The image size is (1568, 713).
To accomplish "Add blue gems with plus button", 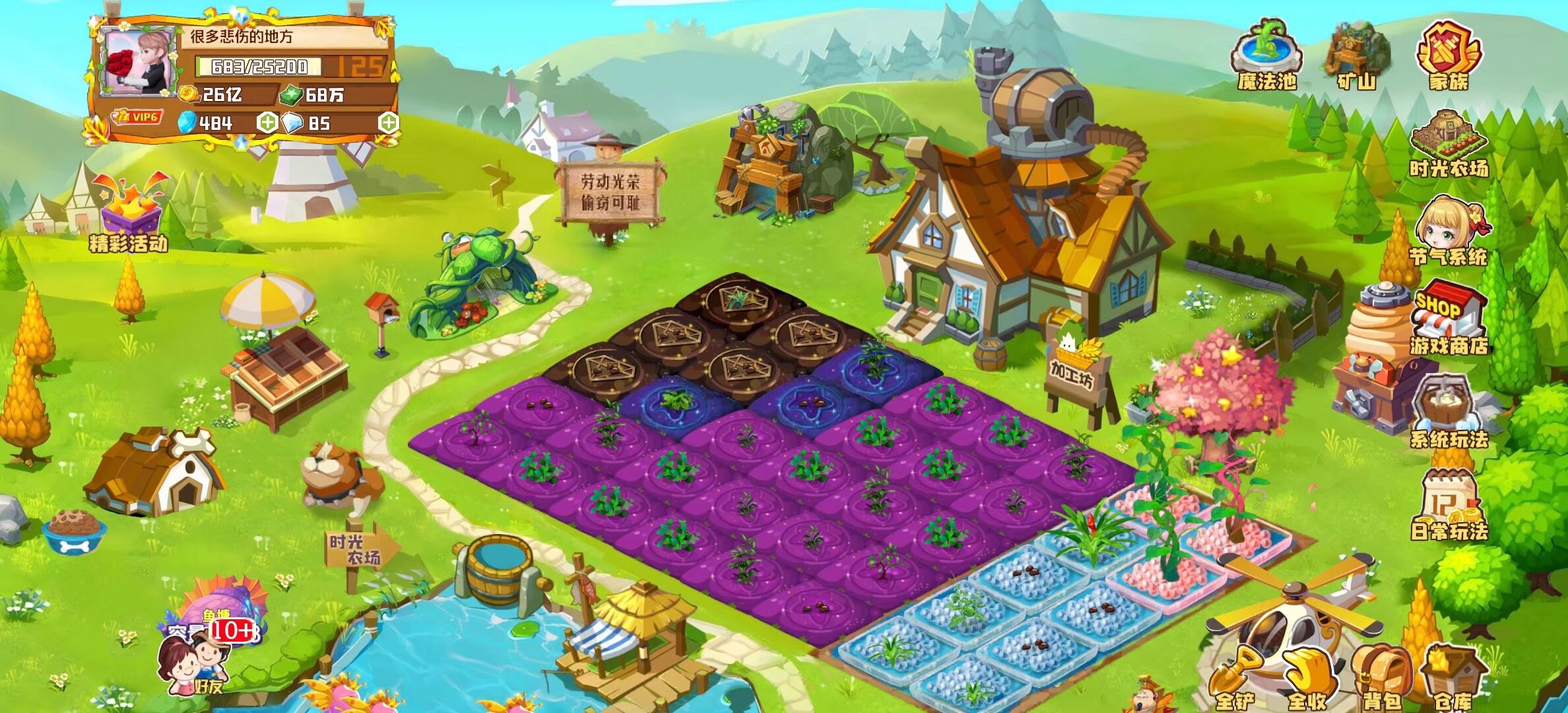I will point(267,123).
